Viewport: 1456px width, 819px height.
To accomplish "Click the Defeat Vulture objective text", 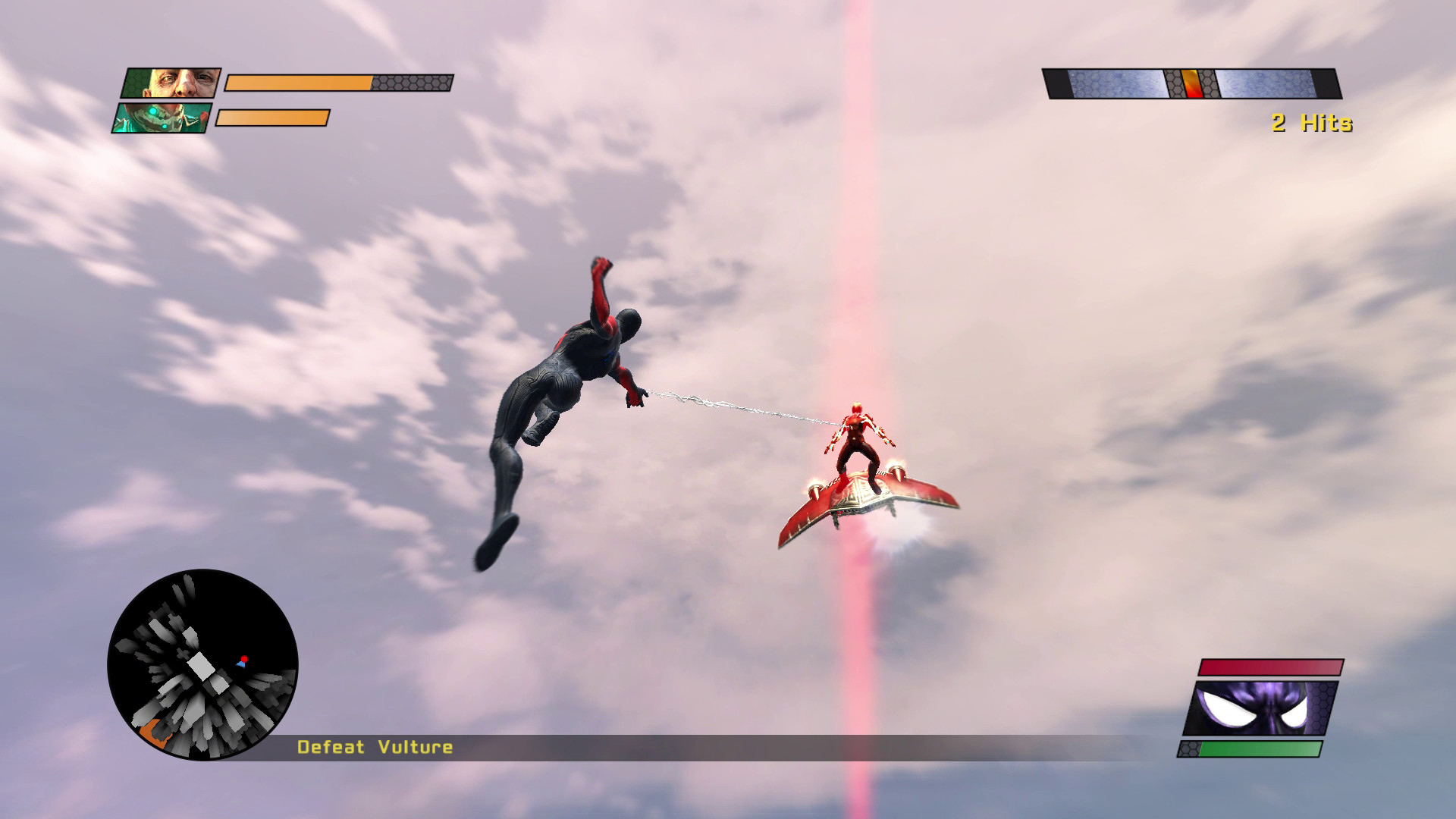I will tap(375, 747).
